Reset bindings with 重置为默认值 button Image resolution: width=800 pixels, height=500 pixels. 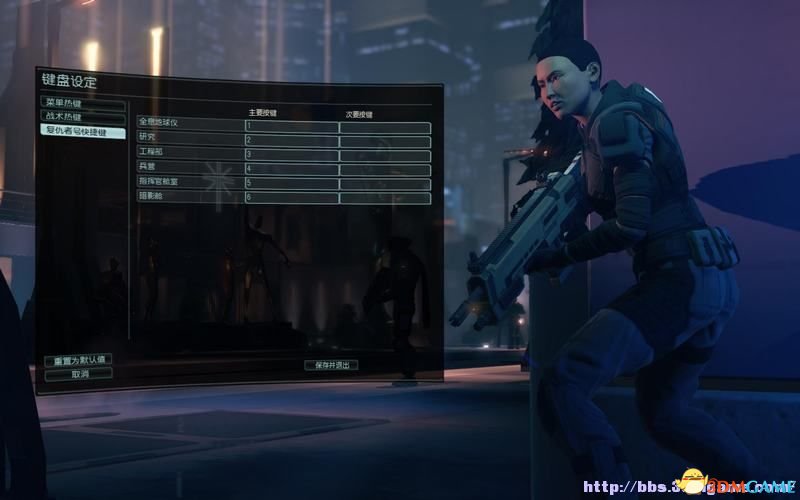78,360
